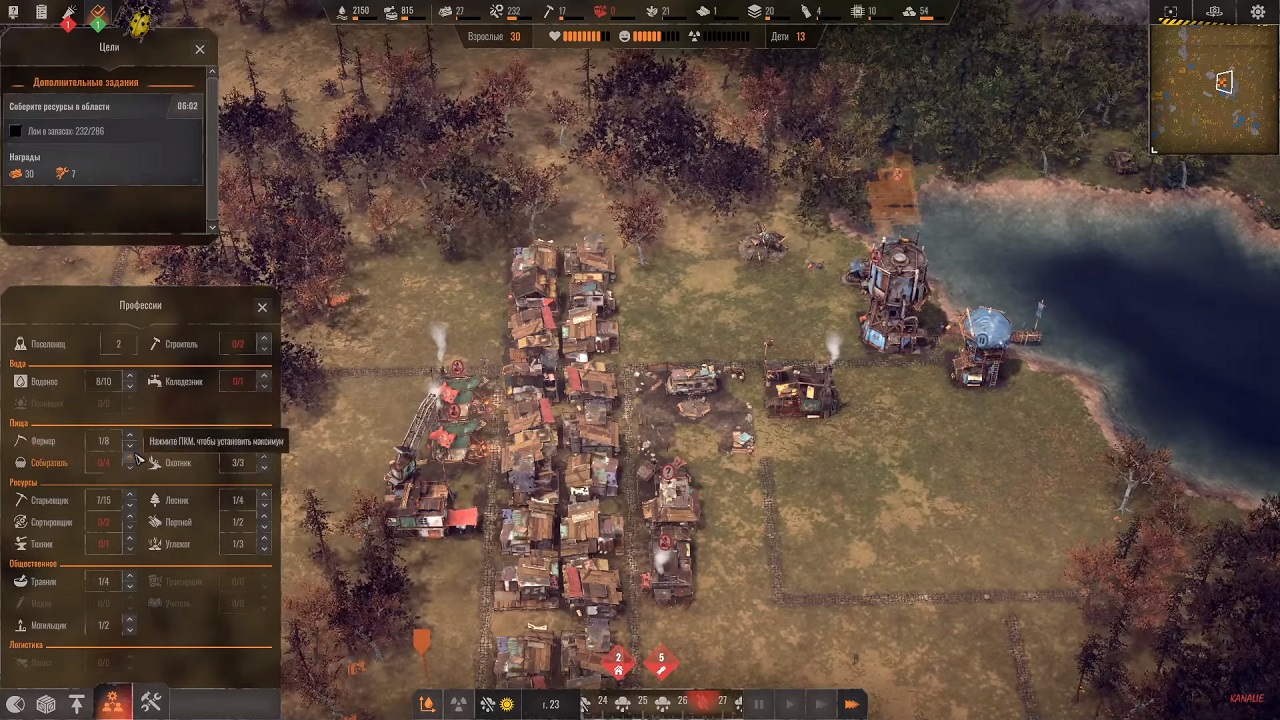The width and height of the screenshot is (1280, 720).
Task: Close the Профессии professions panel
Action: [262, 307]
